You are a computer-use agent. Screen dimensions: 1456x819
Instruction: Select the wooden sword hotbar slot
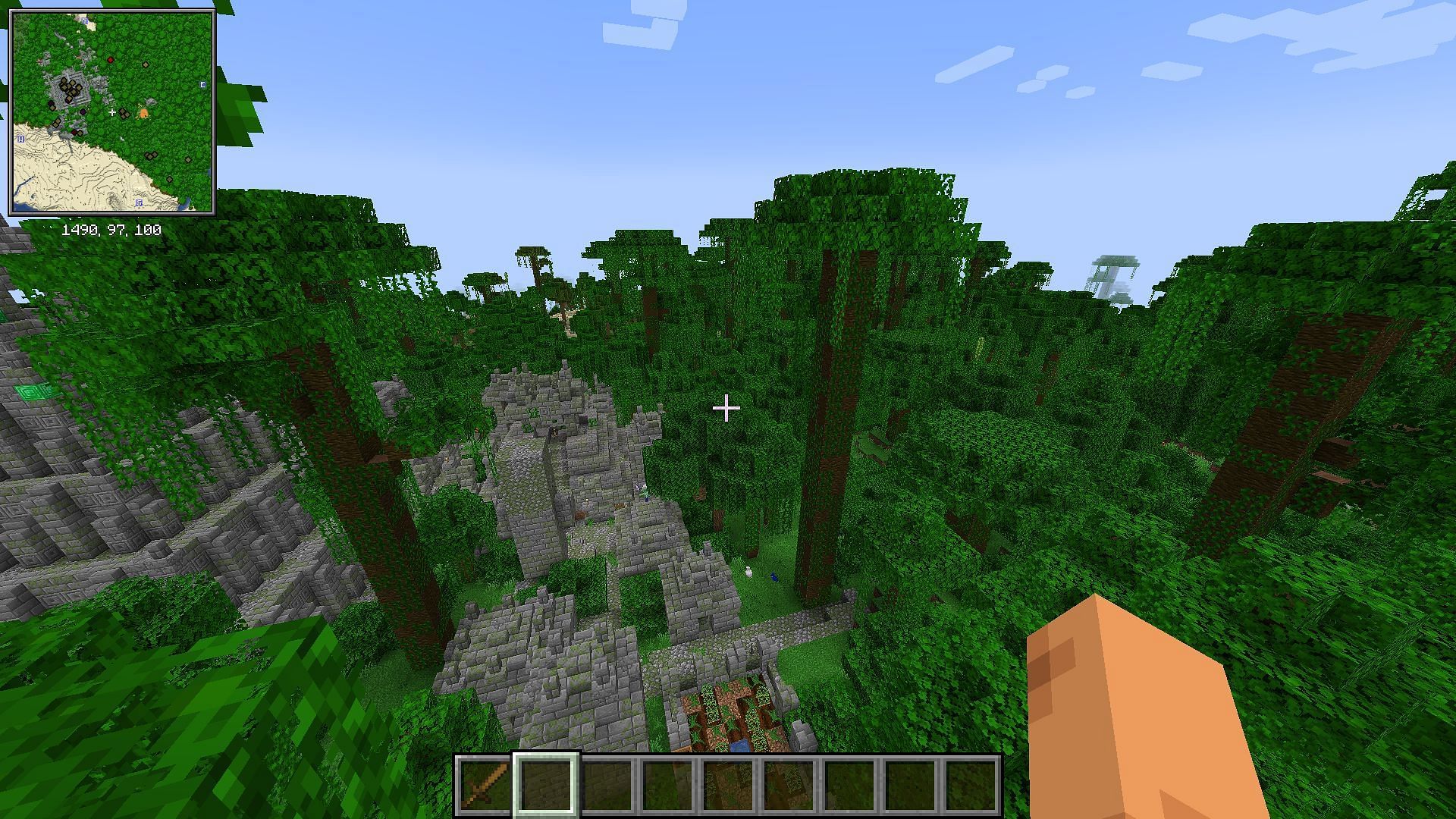pos(485,785)
